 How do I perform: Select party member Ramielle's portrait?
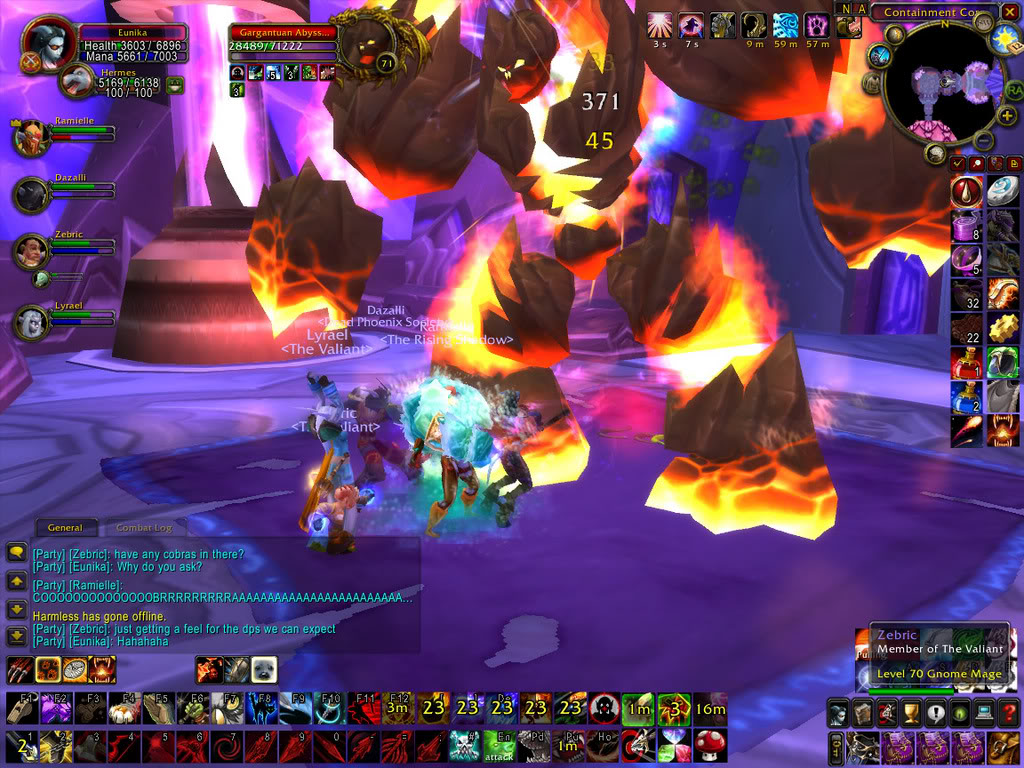click(31, 137)
